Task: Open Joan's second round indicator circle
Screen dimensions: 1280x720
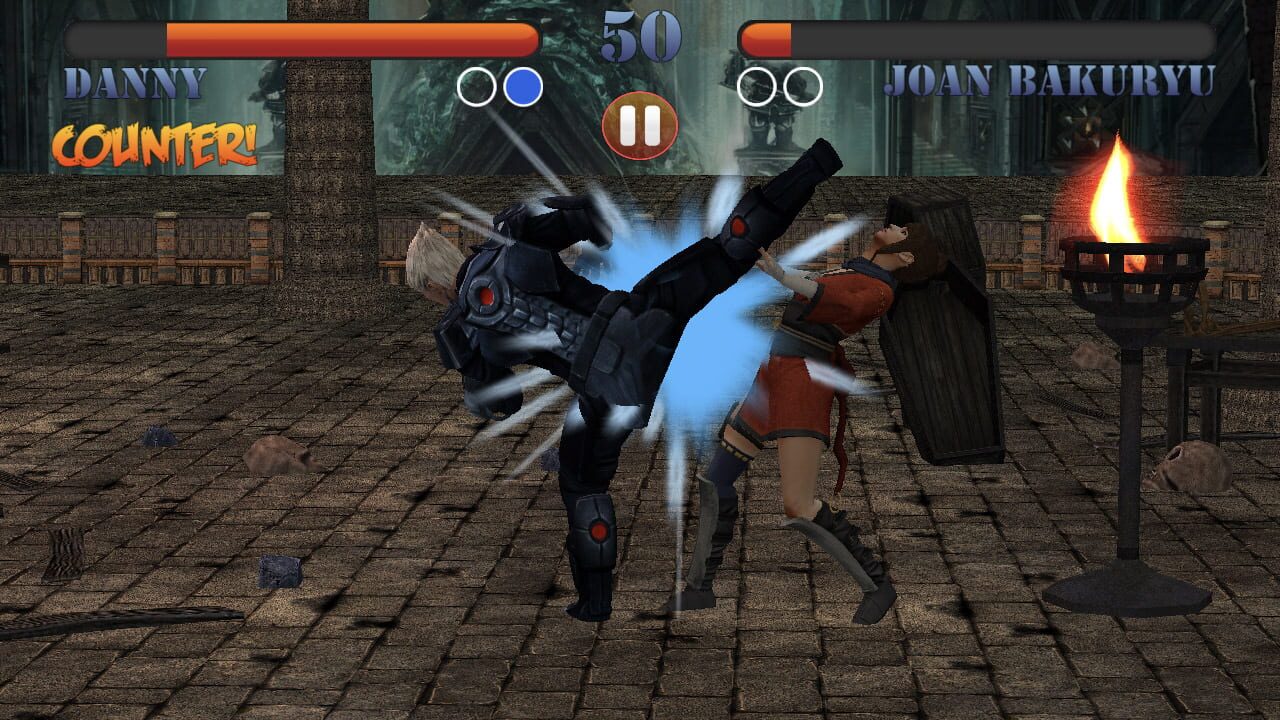Action: (800, 87)
